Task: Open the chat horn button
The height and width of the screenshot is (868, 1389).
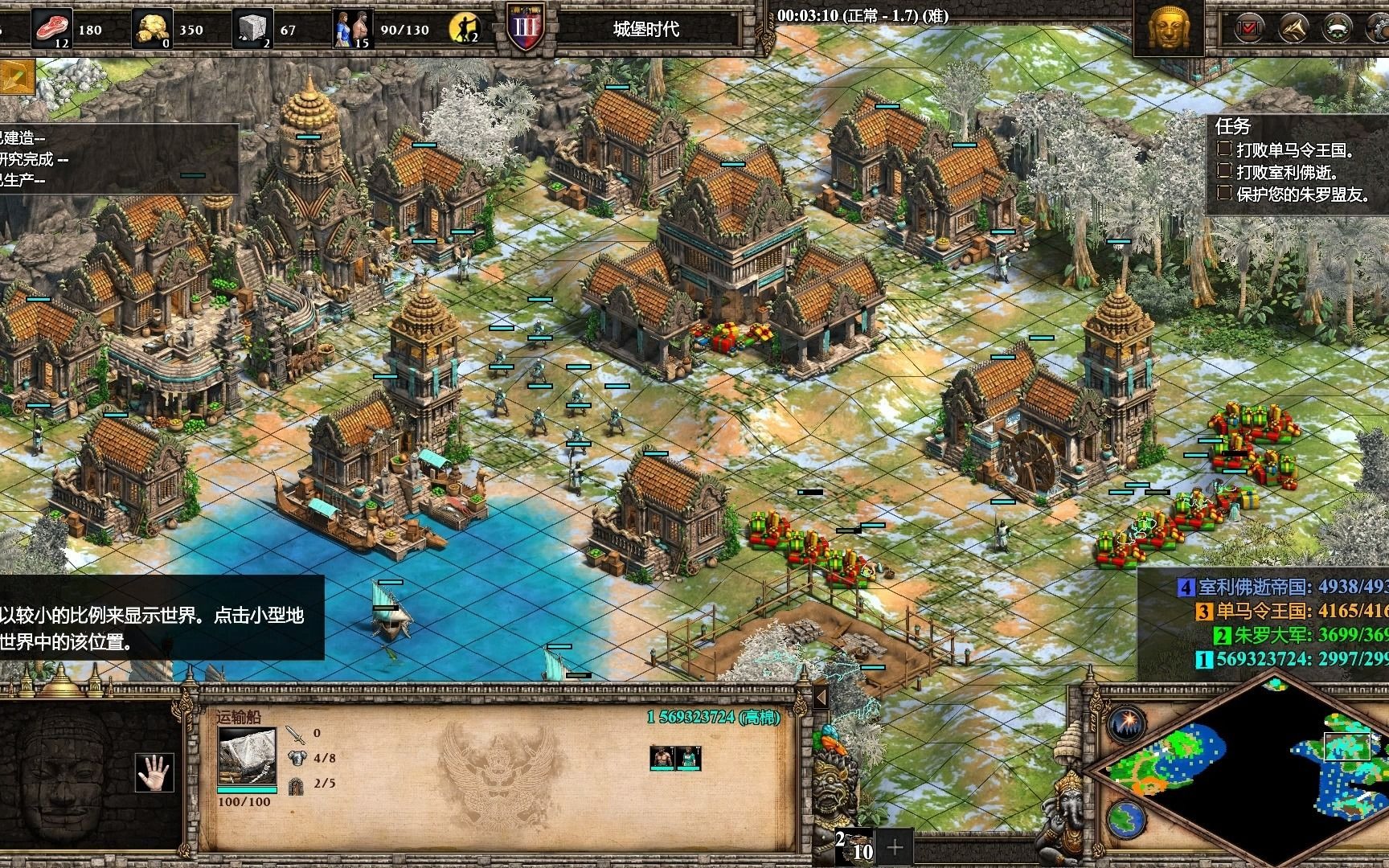Action: [x=1293, y=29]
